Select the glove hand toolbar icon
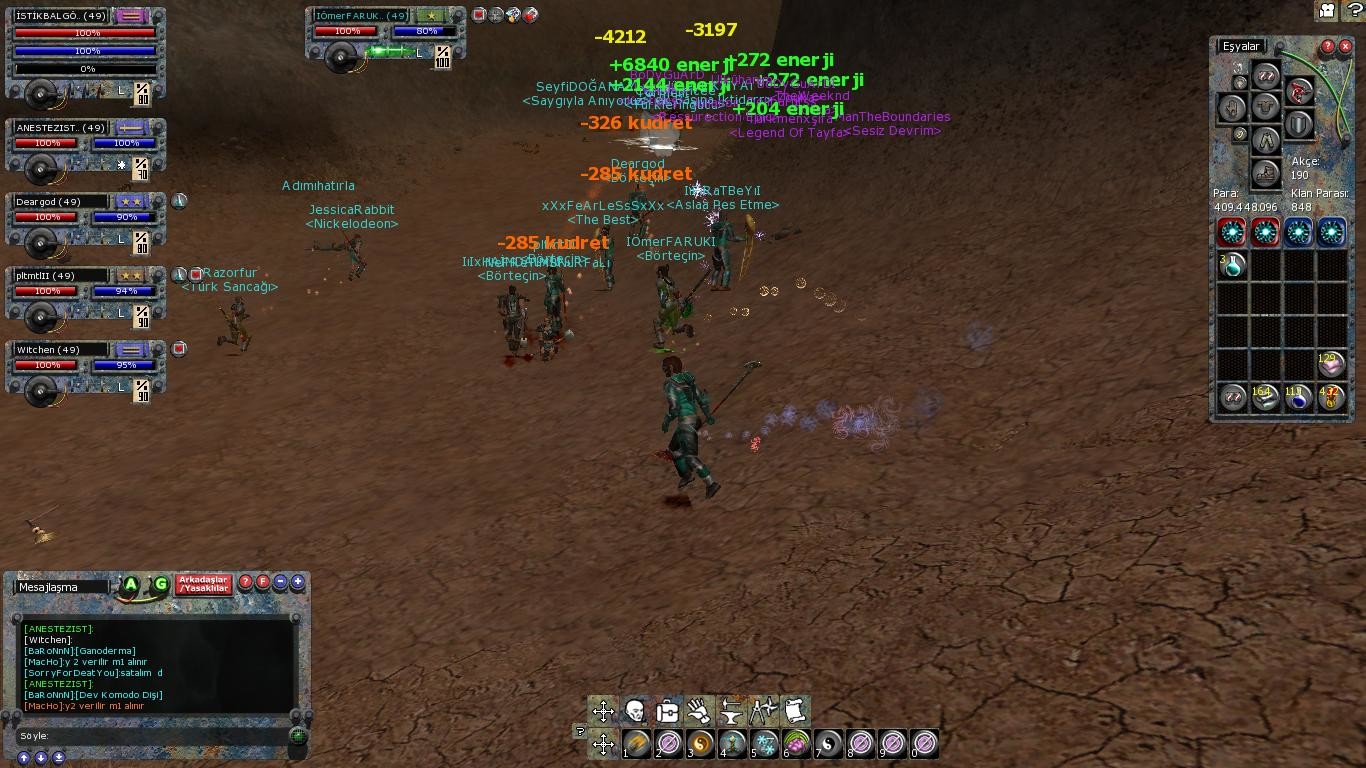 coord(699,711)
